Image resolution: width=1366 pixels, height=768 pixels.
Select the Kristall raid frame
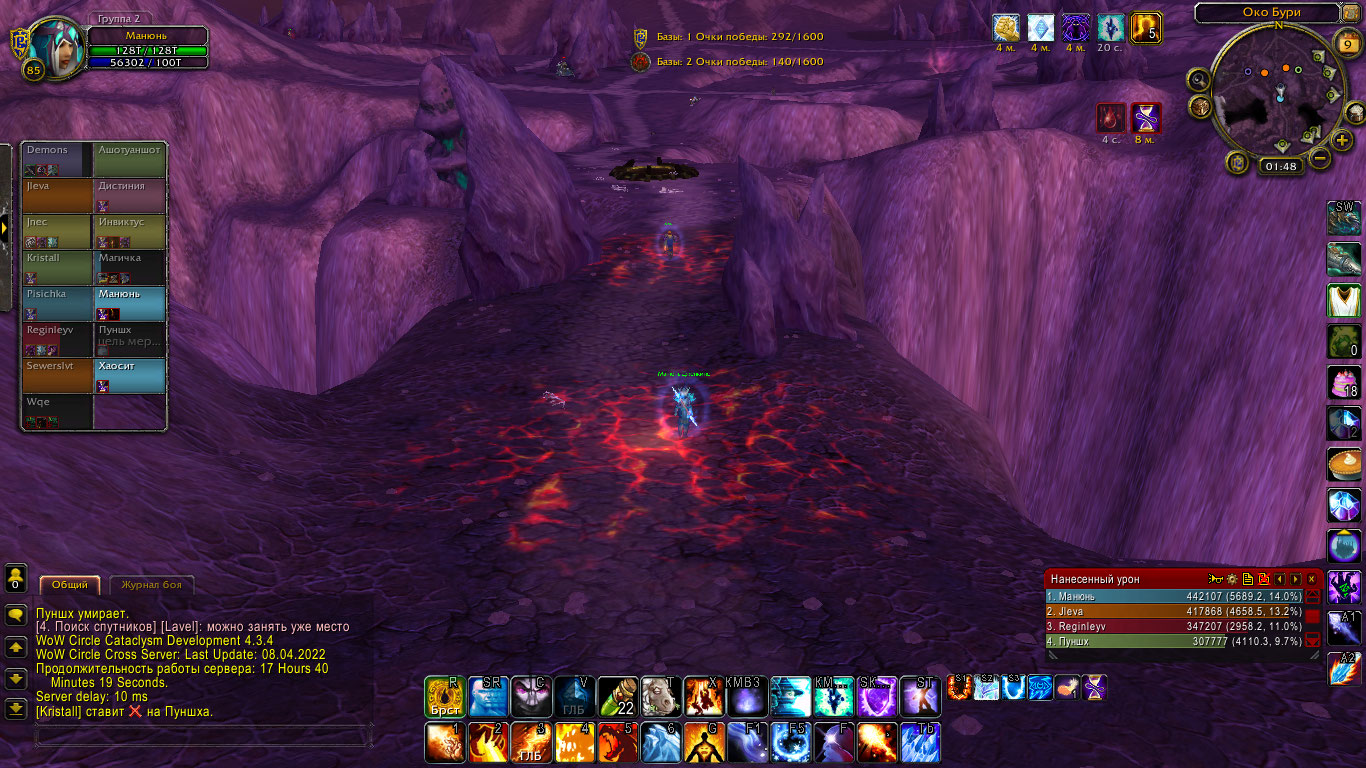coord(58,268)
